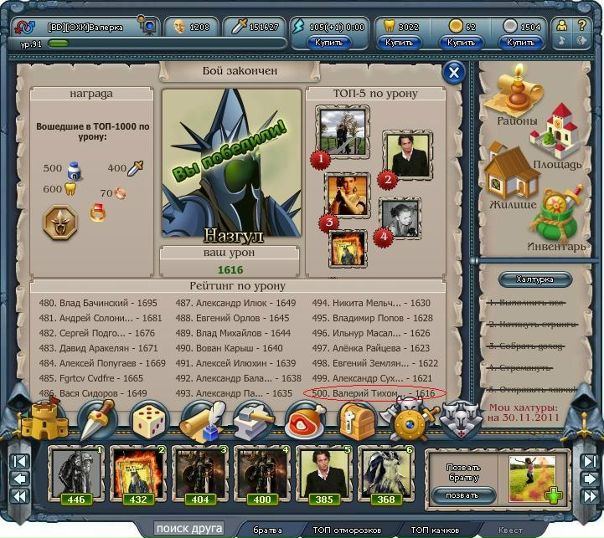Click the поиск друга search field
The height and width of the screenshot is (538, 604).
[x=188, y=528]
